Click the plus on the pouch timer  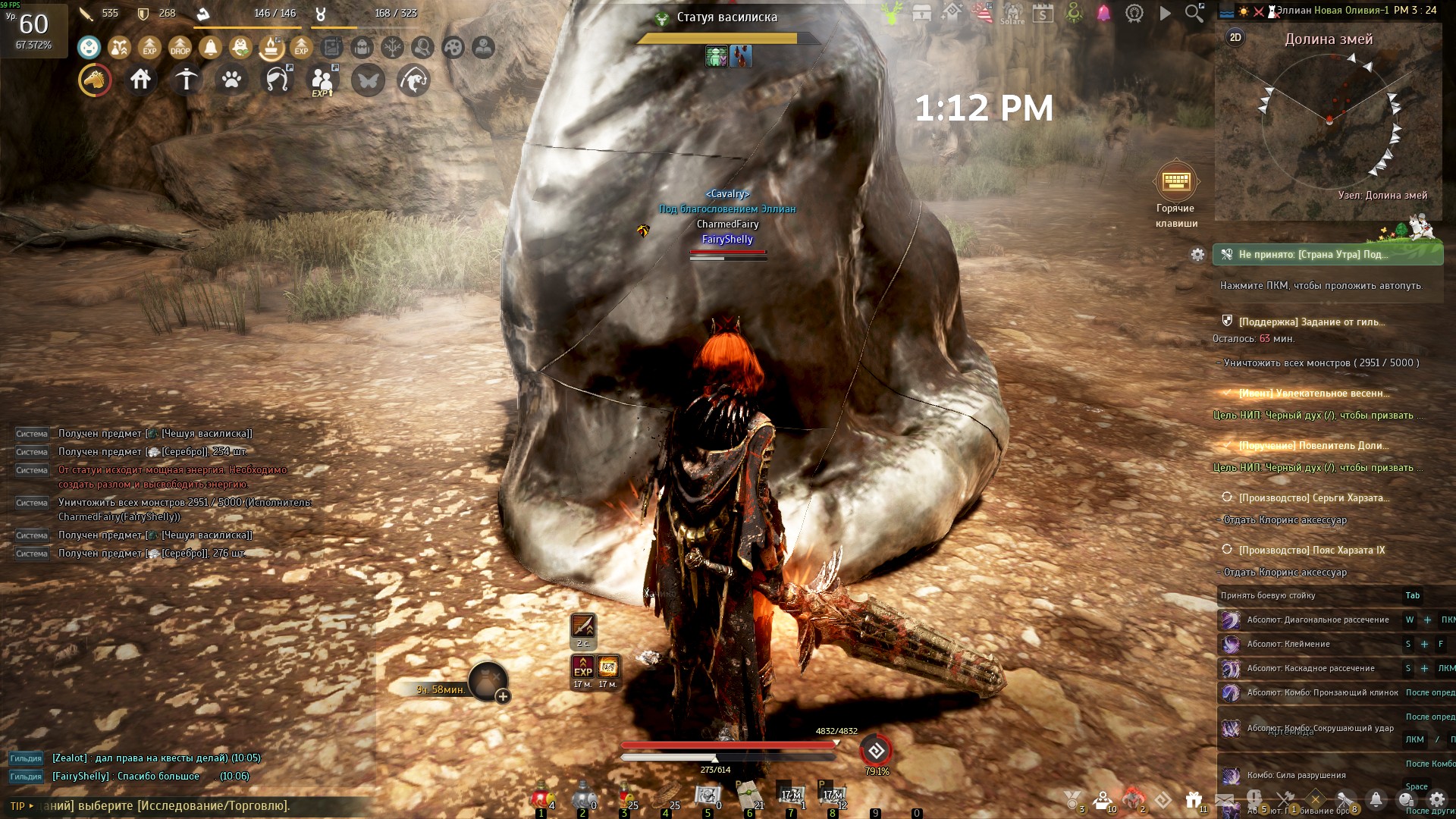click(503, 696)
